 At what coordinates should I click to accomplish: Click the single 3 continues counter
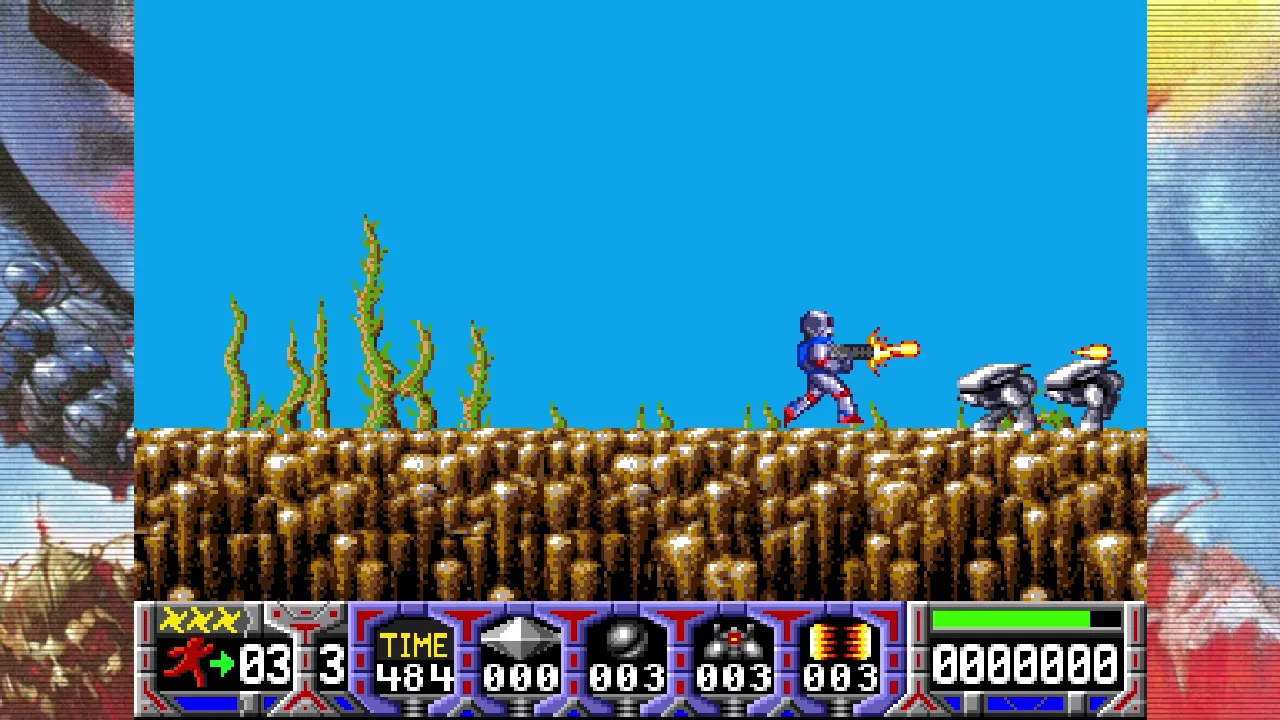(330, 663)
